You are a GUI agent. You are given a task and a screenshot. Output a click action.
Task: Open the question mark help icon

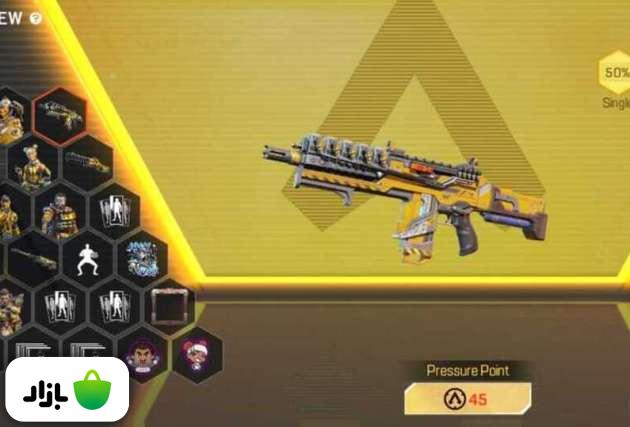(x=36, y=18)
